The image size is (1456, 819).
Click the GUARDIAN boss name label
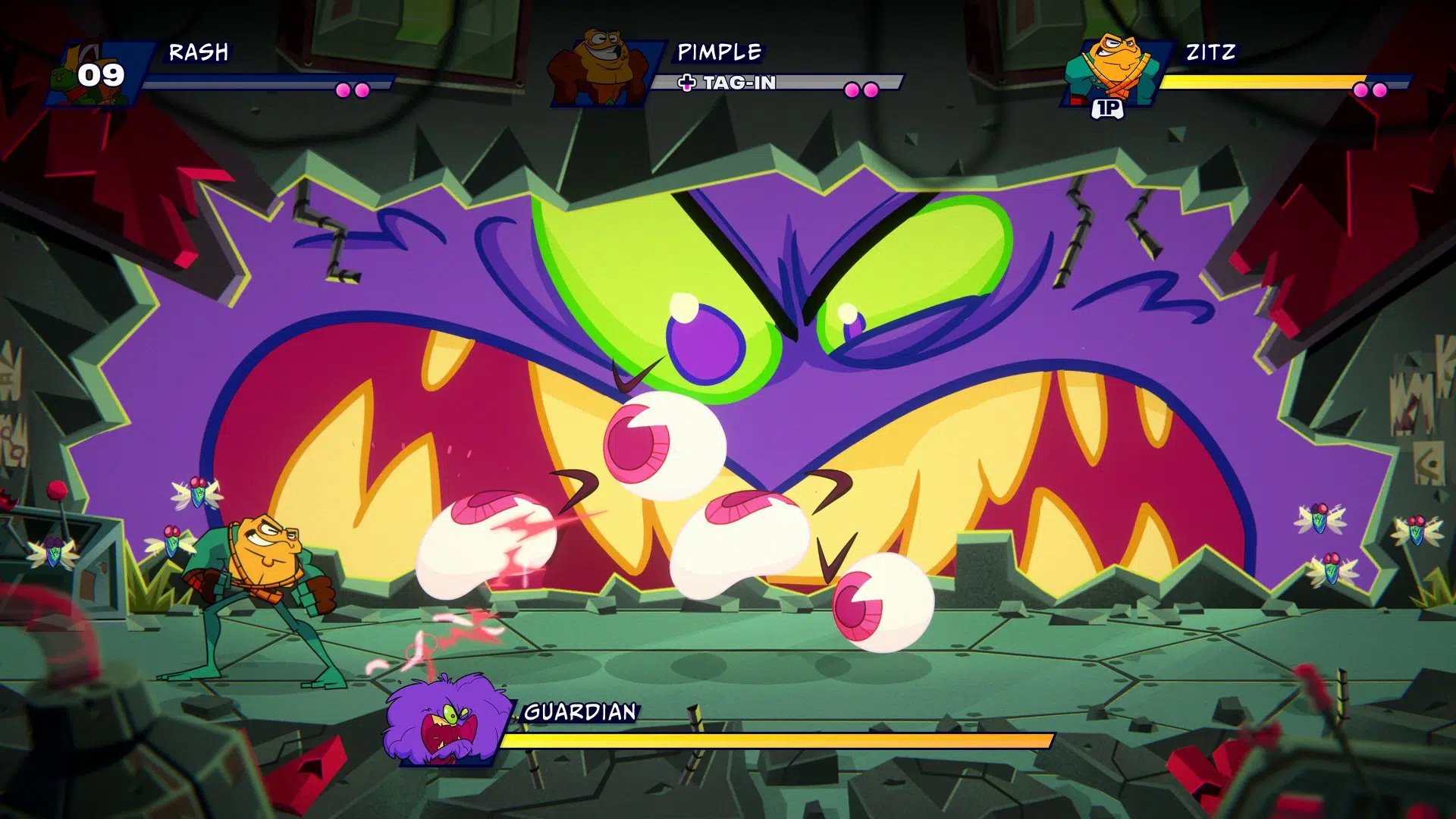(580, 711)
